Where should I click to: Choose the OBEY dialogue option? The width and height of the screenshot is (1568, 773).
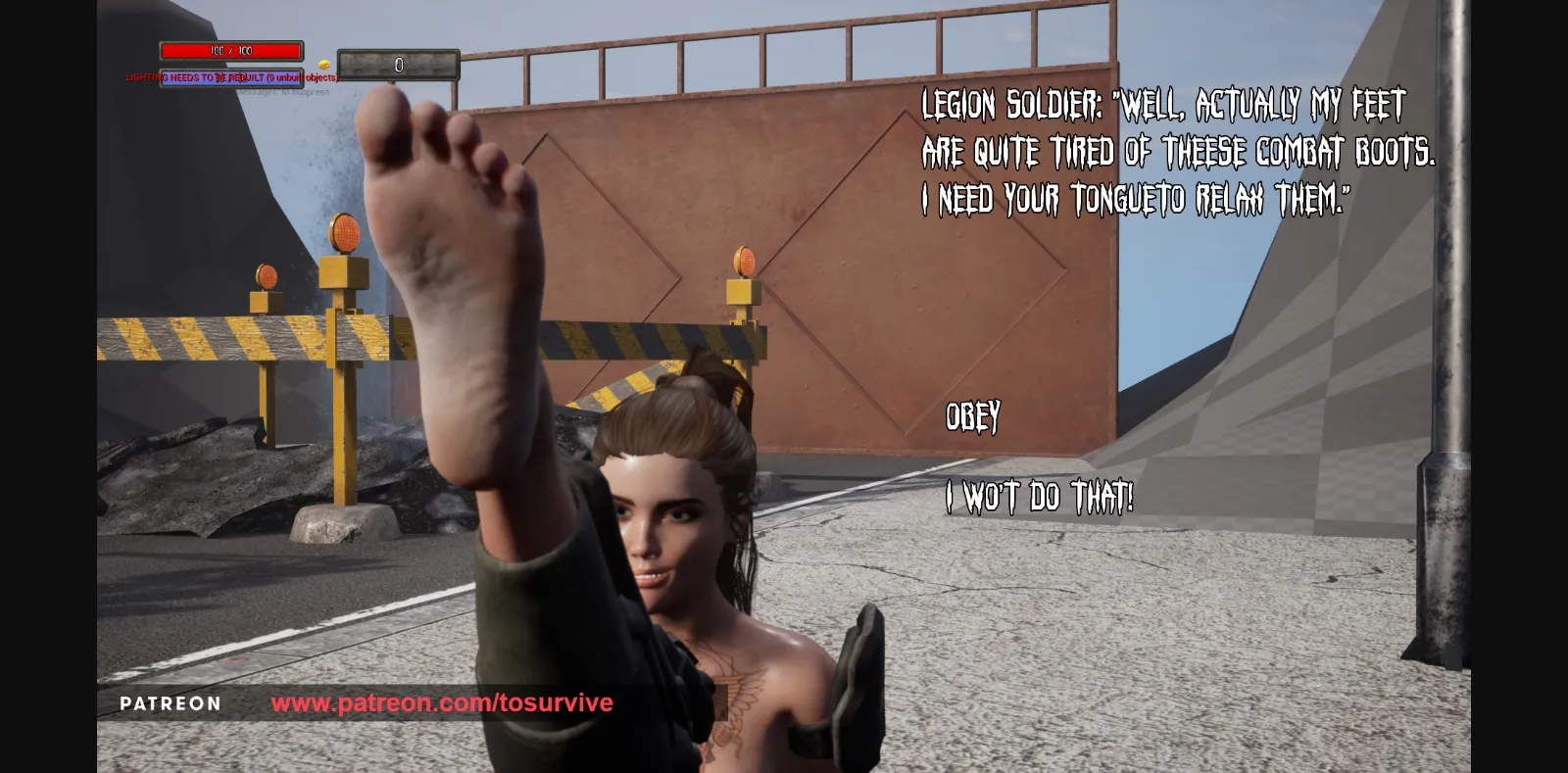[x=971, y=415]
